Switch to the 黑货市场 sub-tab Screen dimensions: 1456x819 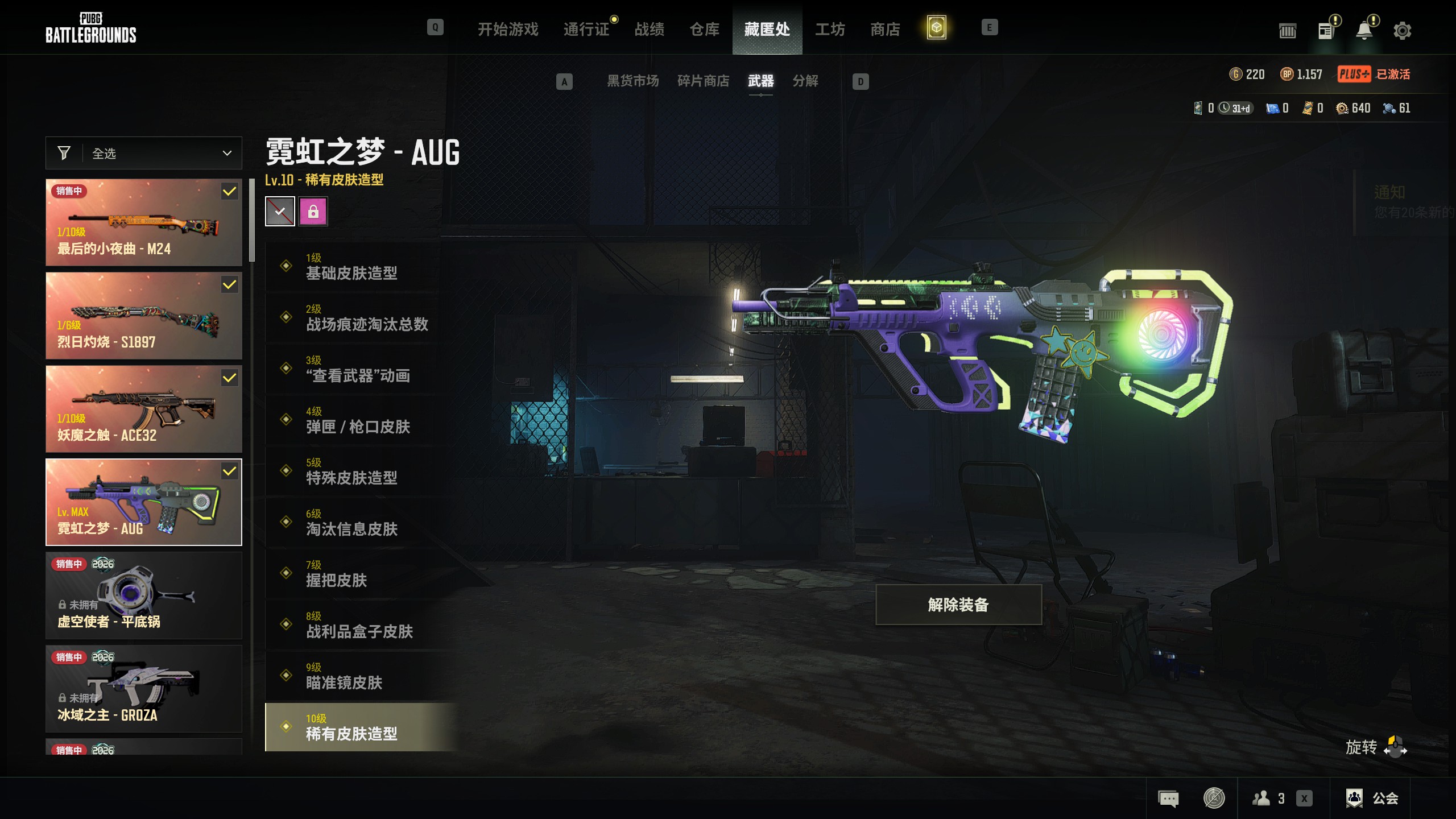(632, 81)
